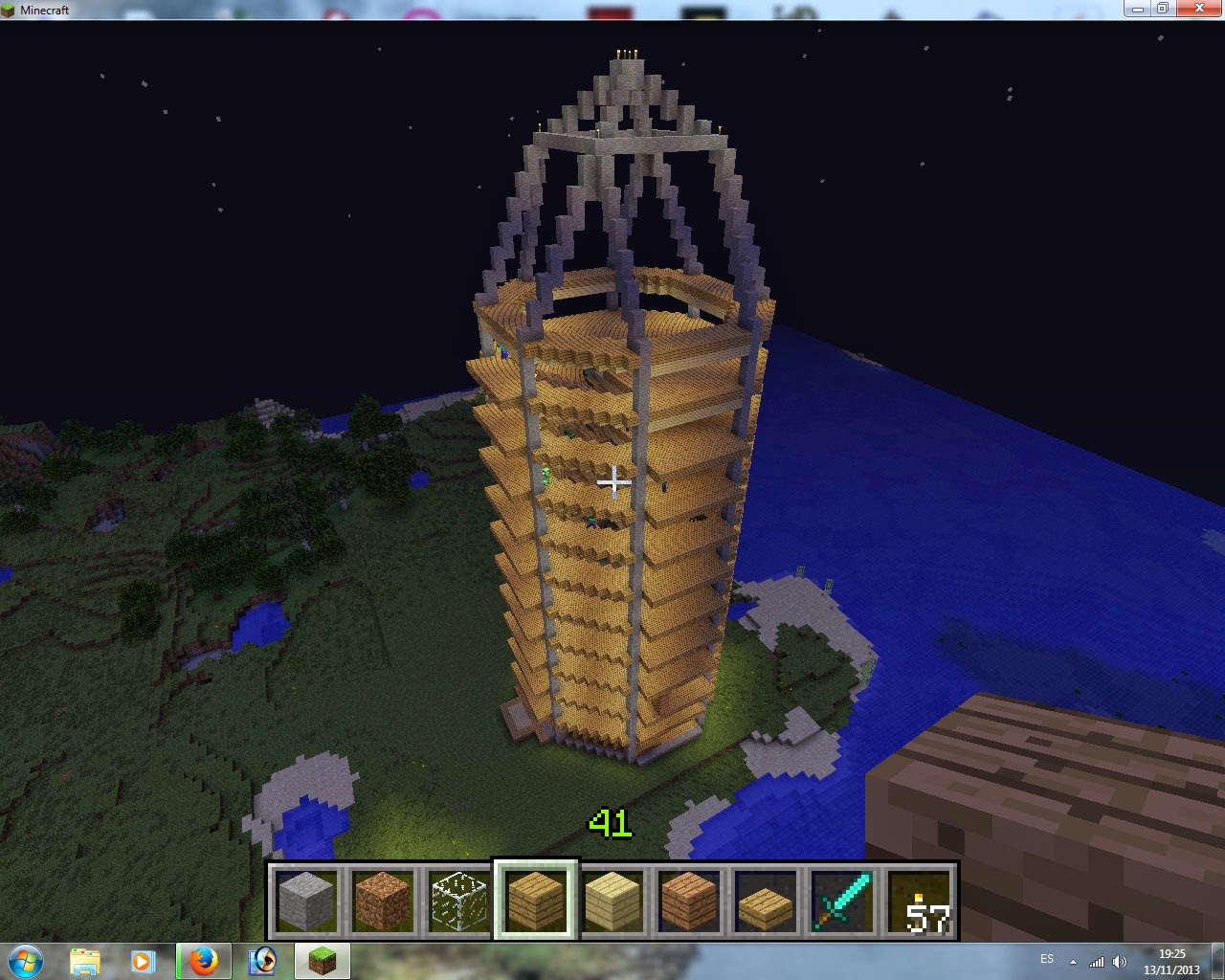Click the network signal strength tray icon
The width and height of the screenshot is (1225, 980).
pyautogui.click(x=1097, y=961)
